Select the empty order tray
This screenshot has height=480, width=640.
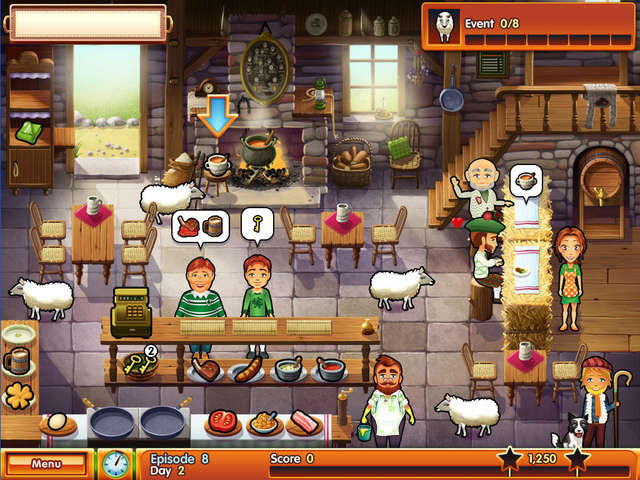87,21
